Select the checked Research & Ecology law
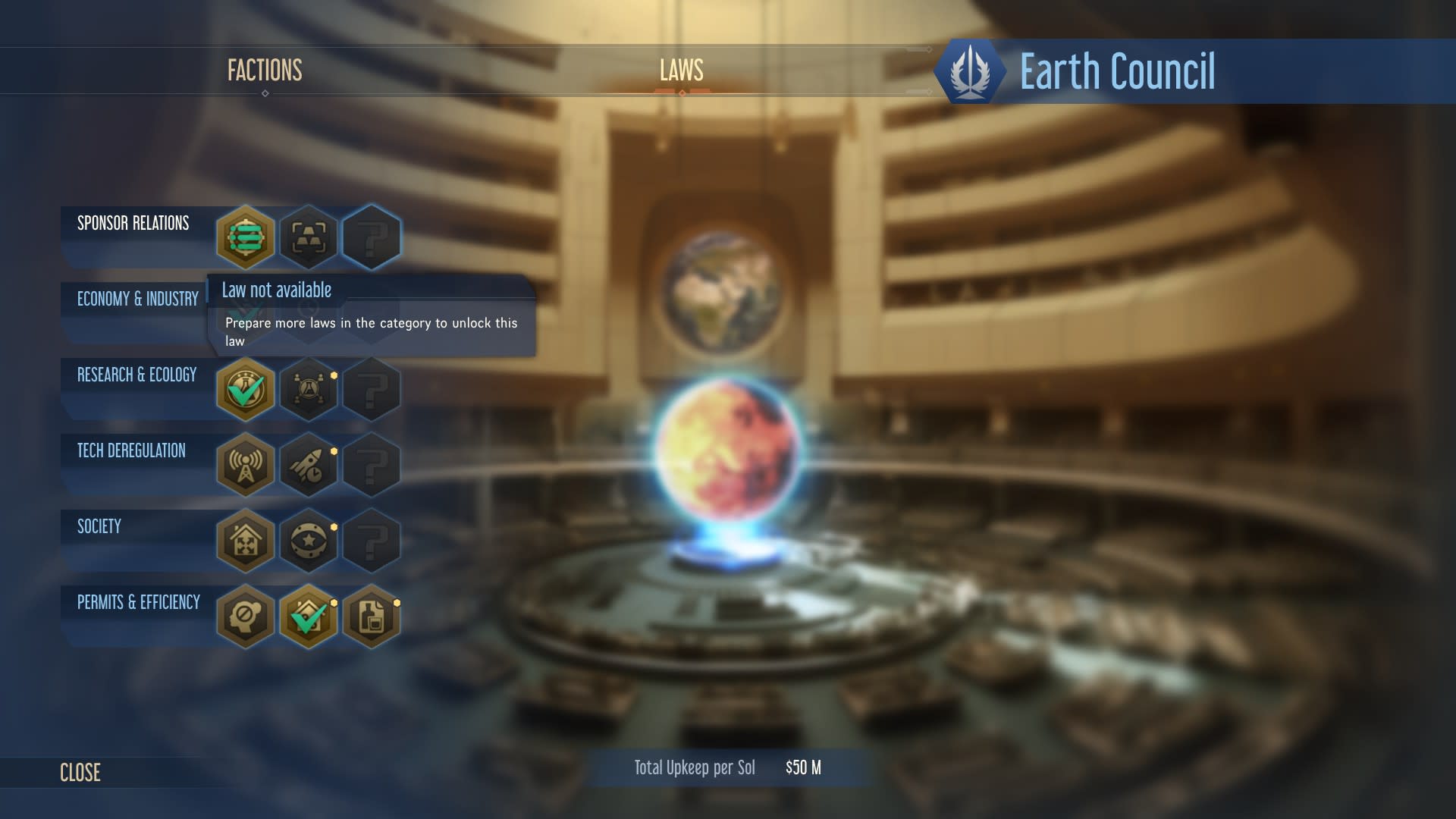1456x819 pixels. pyautogui.click(x=245, y=389)
